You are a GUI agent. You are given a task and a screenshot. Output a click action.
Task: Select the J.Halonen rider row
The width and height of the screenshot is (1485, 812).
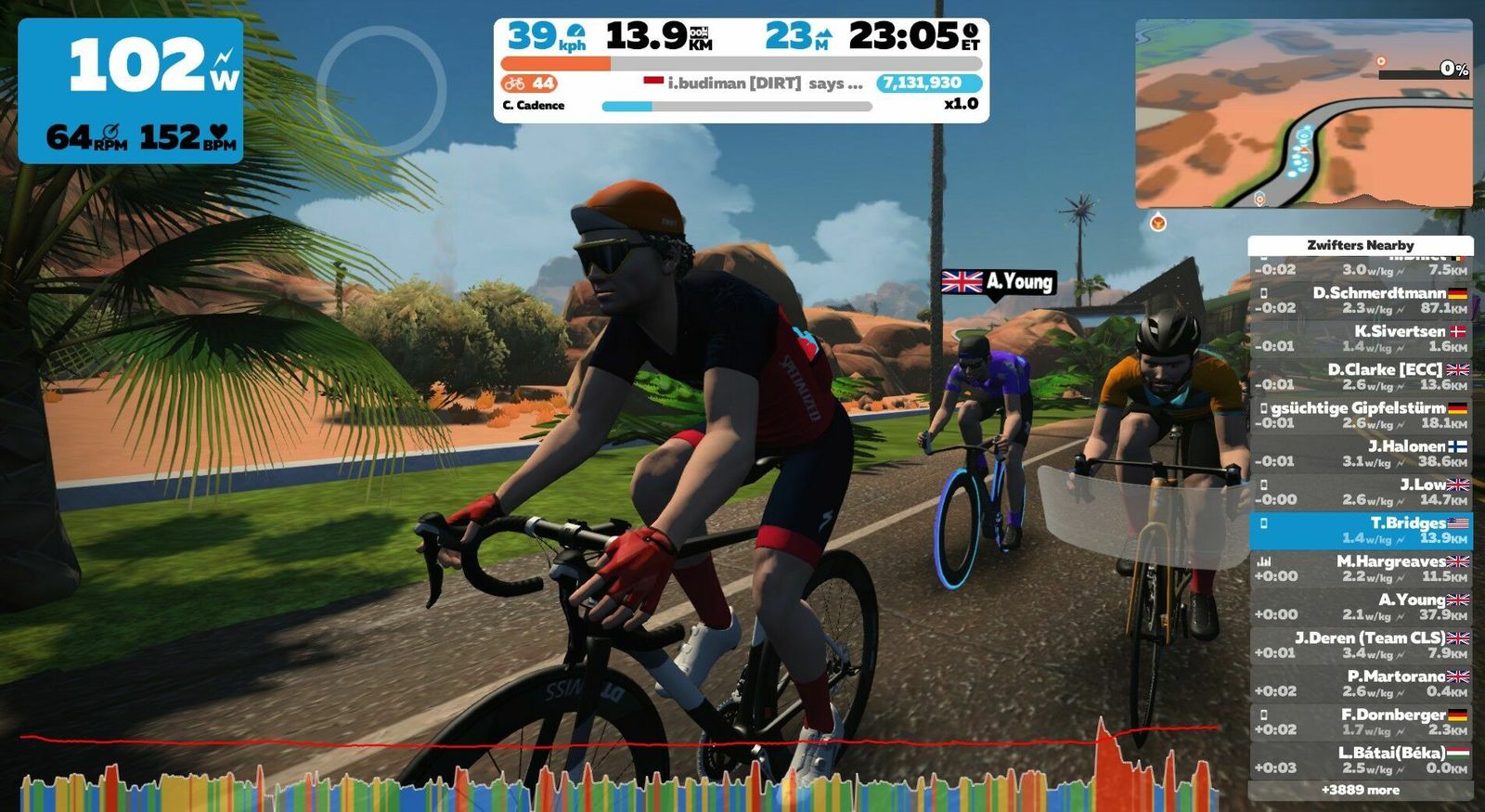(1361, 453)
